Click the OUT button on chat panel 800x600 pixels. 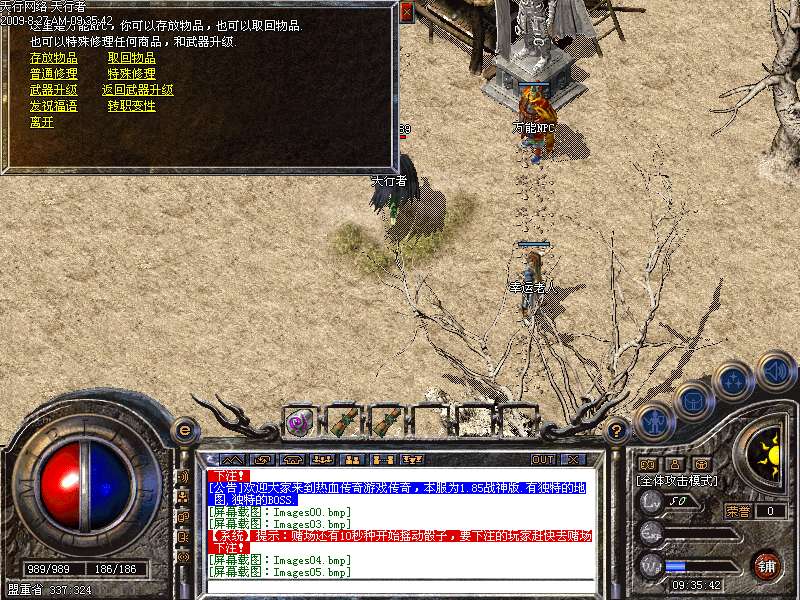[x=543, y=460]
